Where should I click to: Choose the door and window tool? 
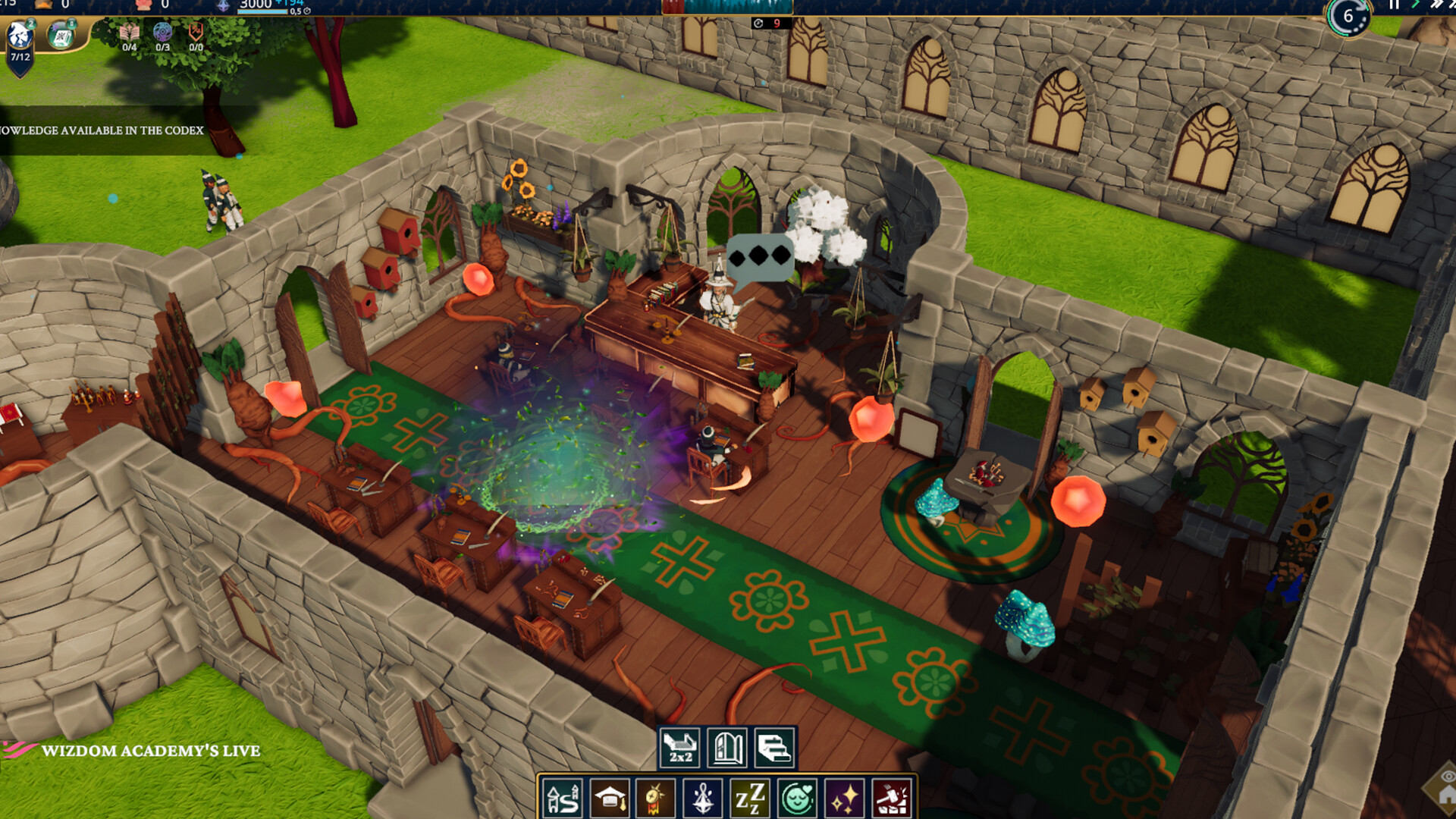(727, 748)
